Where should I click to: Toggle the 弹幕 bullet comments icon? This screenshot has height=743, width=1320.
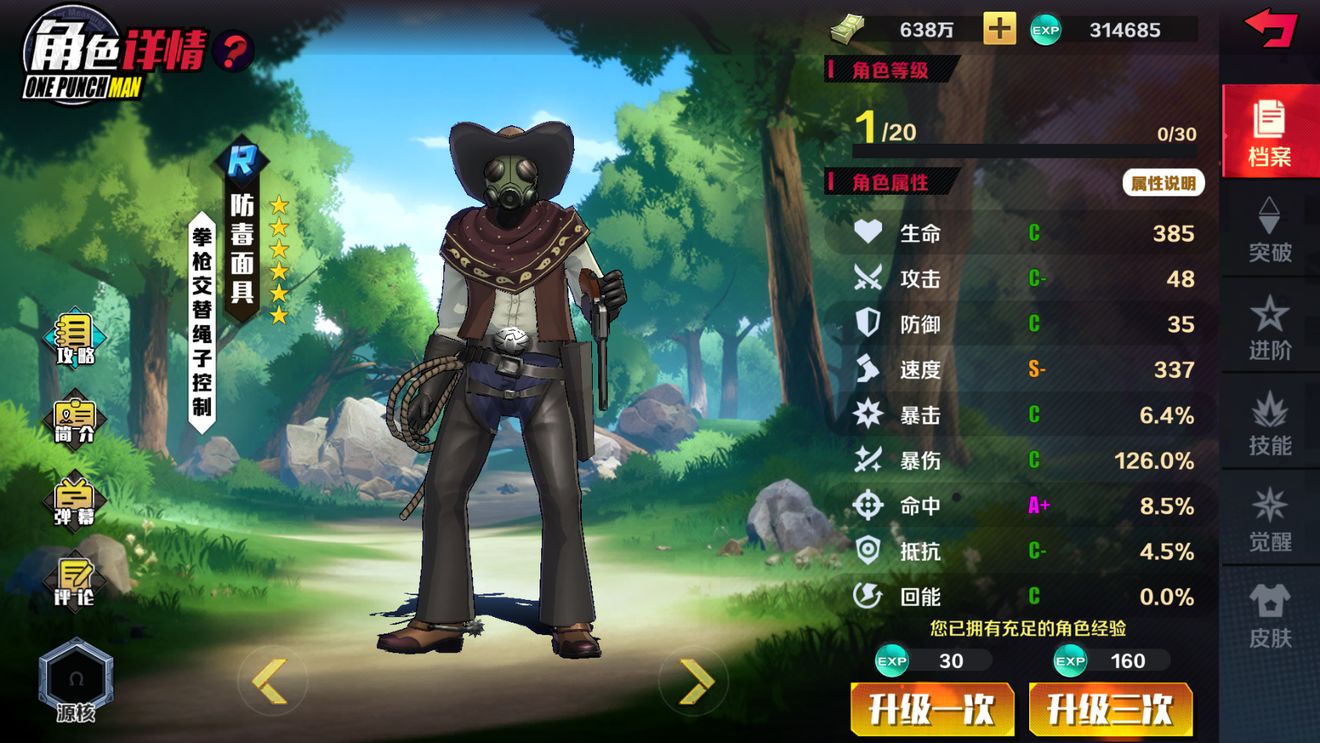click(x=75, y=502)
